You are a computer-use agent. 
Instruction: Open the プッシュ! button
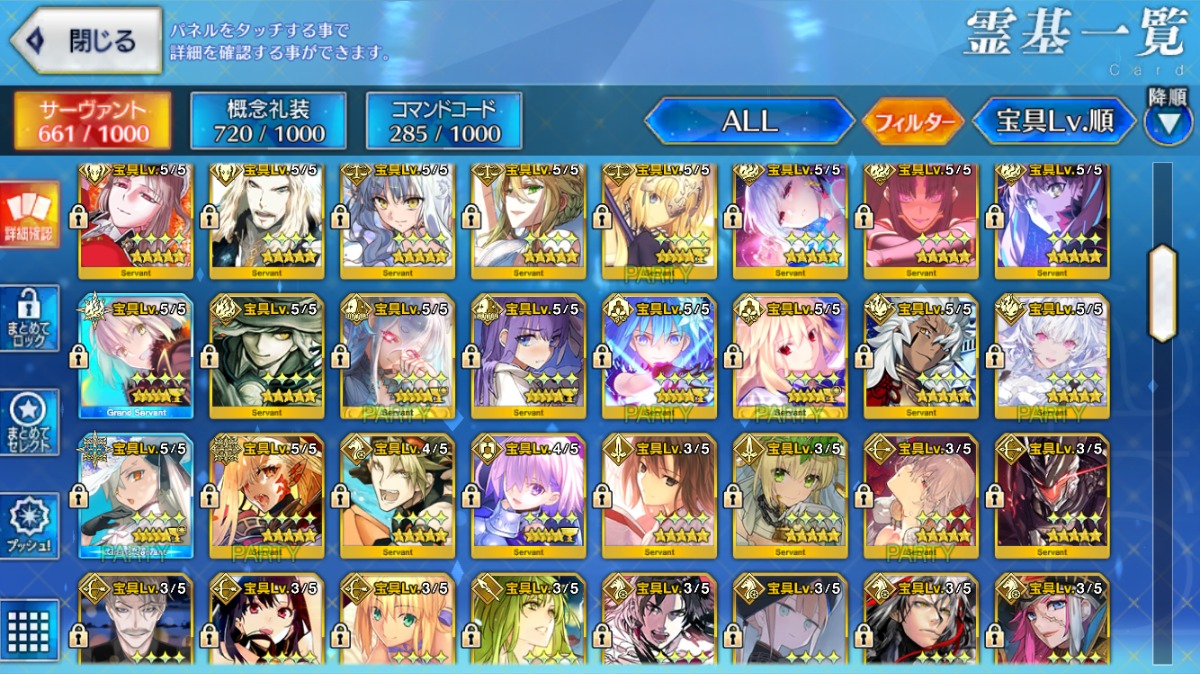(30, 525)
